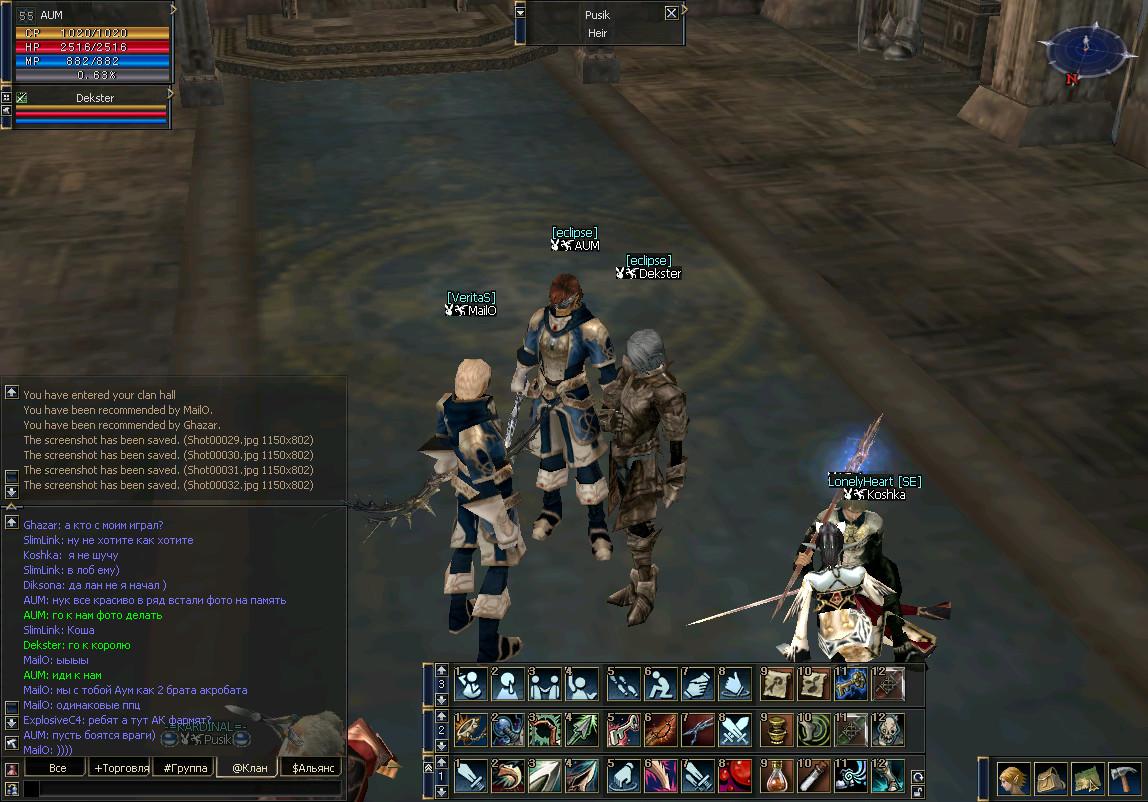
Task: Close the Pusik target window
Action: (671, 14)
